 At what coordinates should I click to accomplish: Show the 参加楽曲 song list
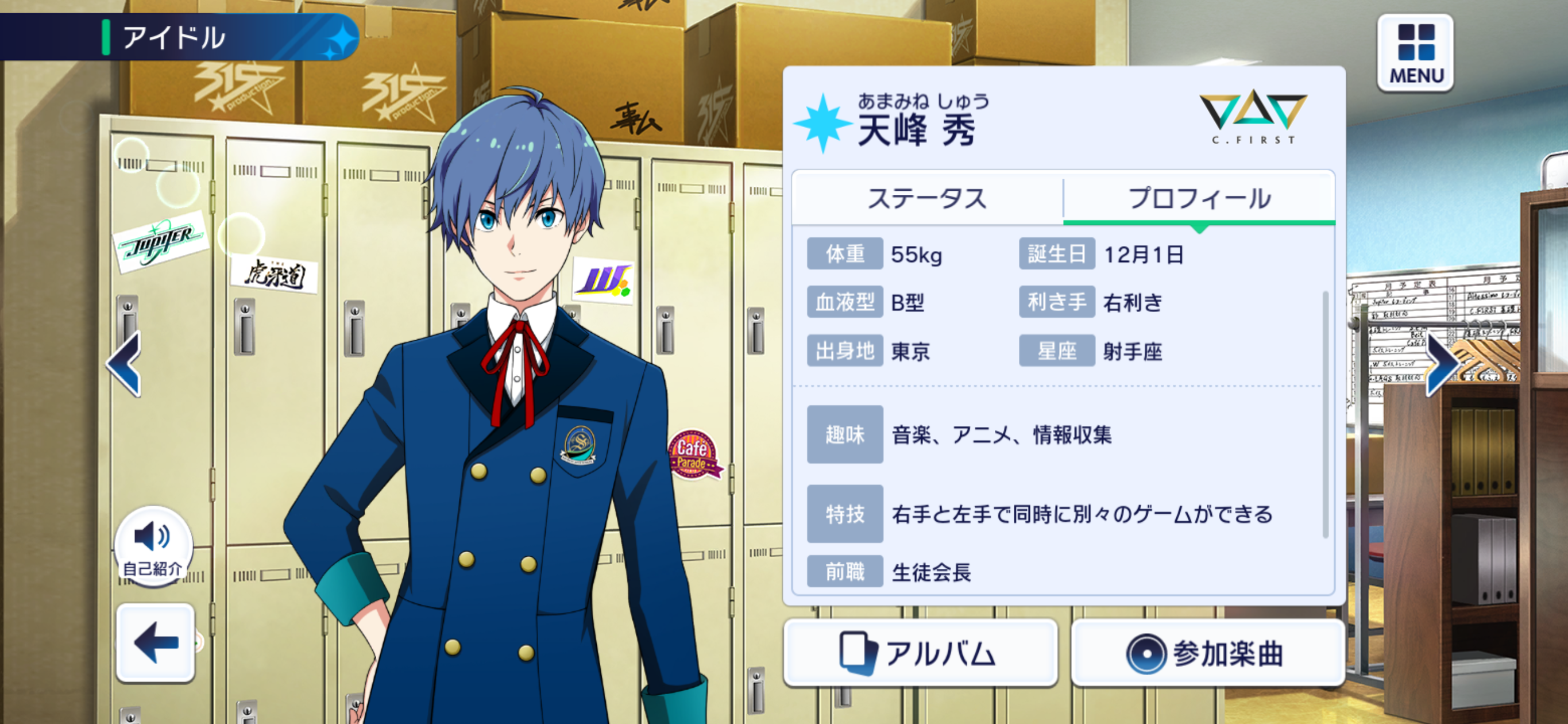click(x=1207, y=653)
